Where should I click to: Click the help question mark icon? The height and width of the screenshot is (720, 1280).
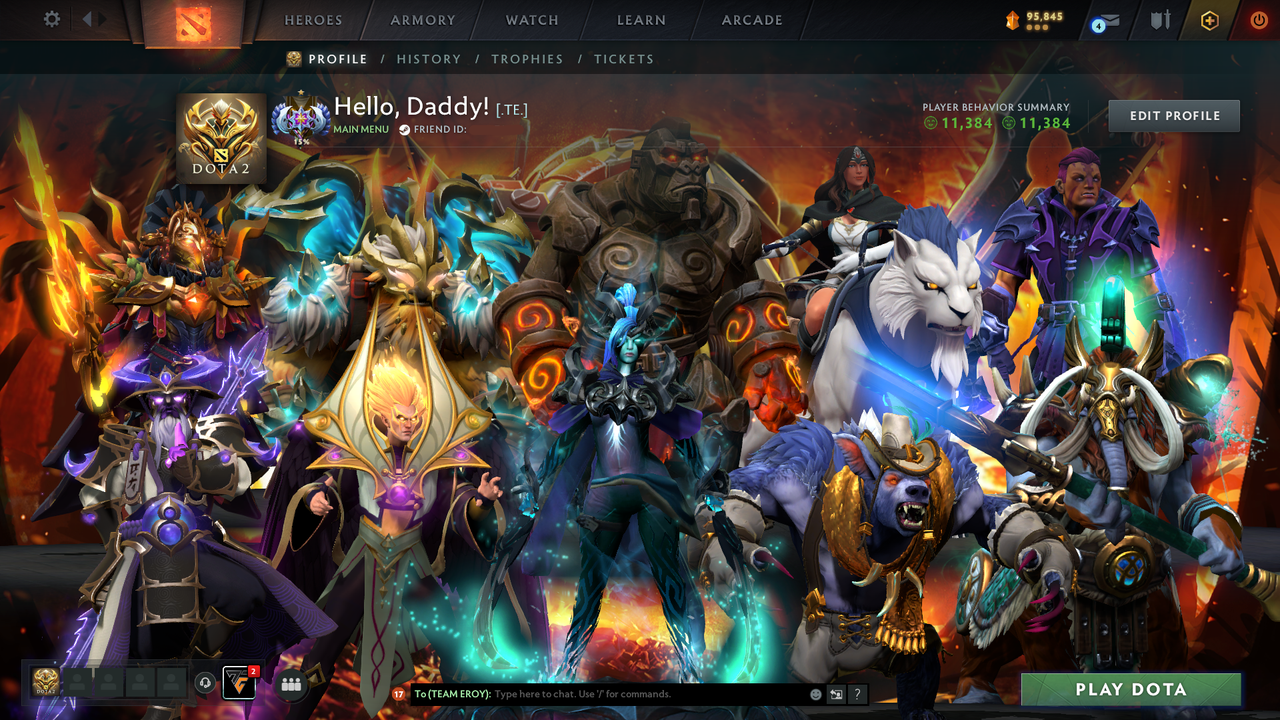pyautogui.click(x=857, y=694)
